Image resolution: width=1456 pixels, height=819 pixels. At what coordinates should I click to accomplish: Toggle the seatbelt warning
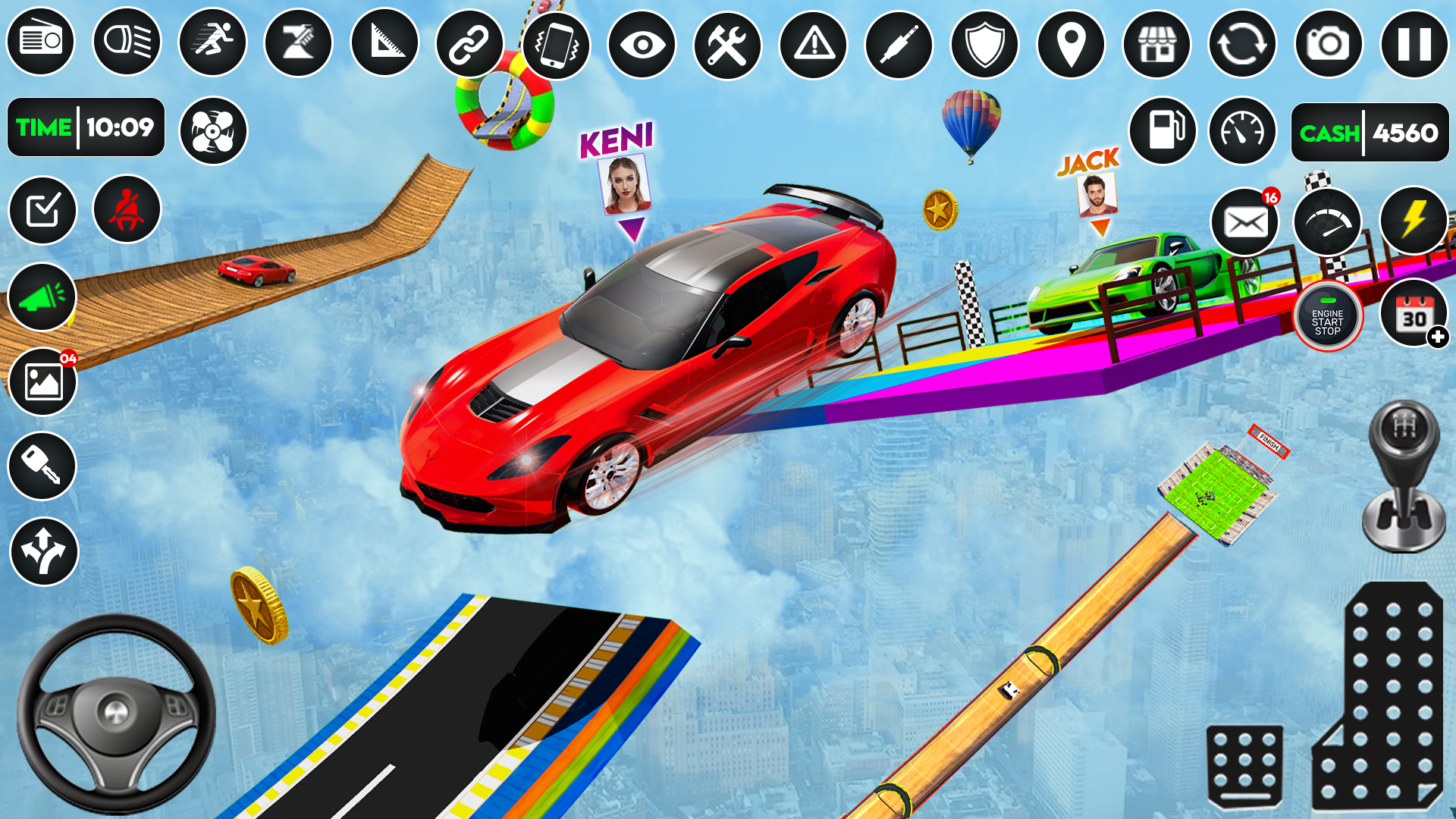126,210
